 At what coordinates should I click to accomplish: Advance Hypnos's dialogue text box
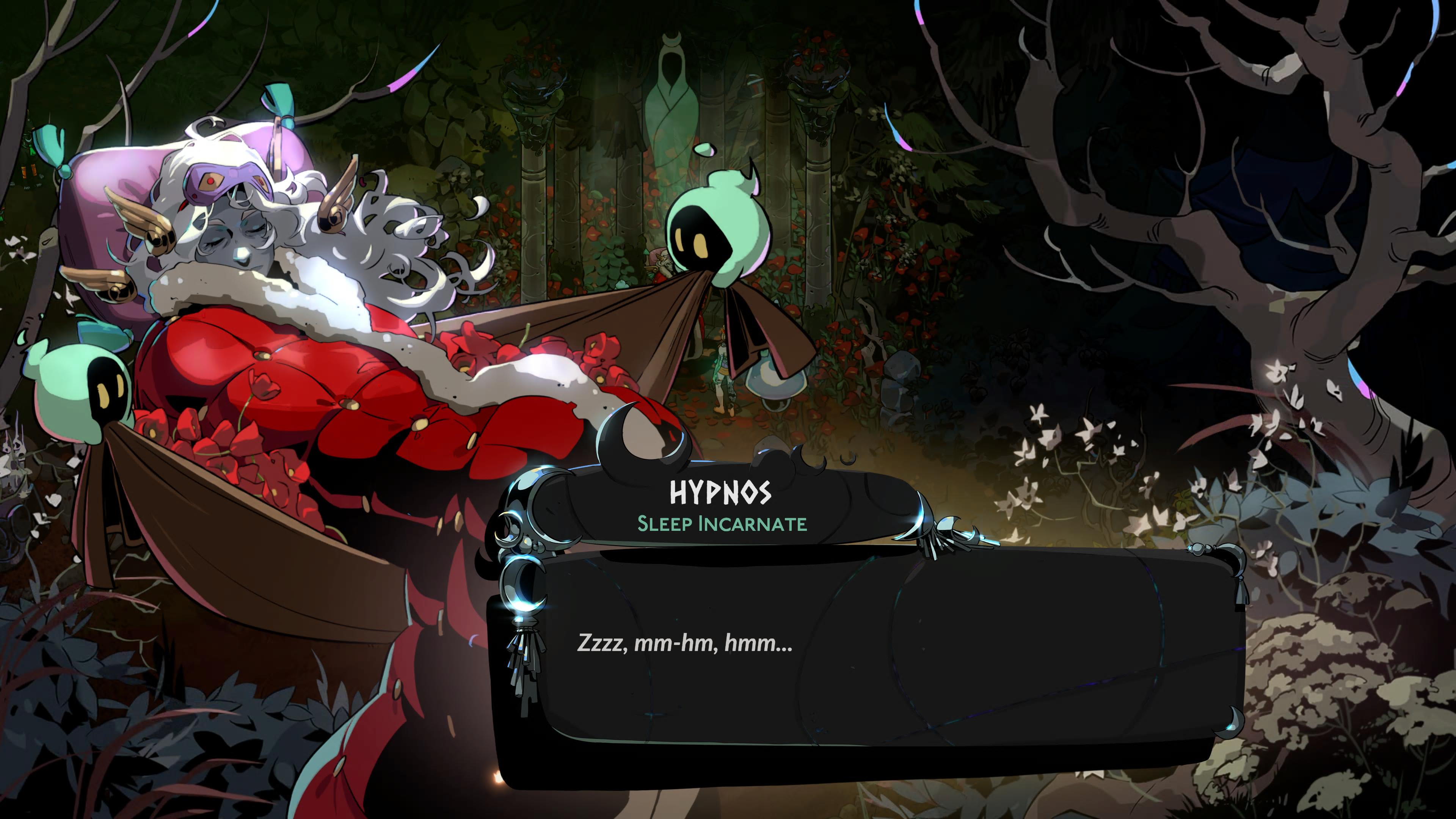coord(871,650)
